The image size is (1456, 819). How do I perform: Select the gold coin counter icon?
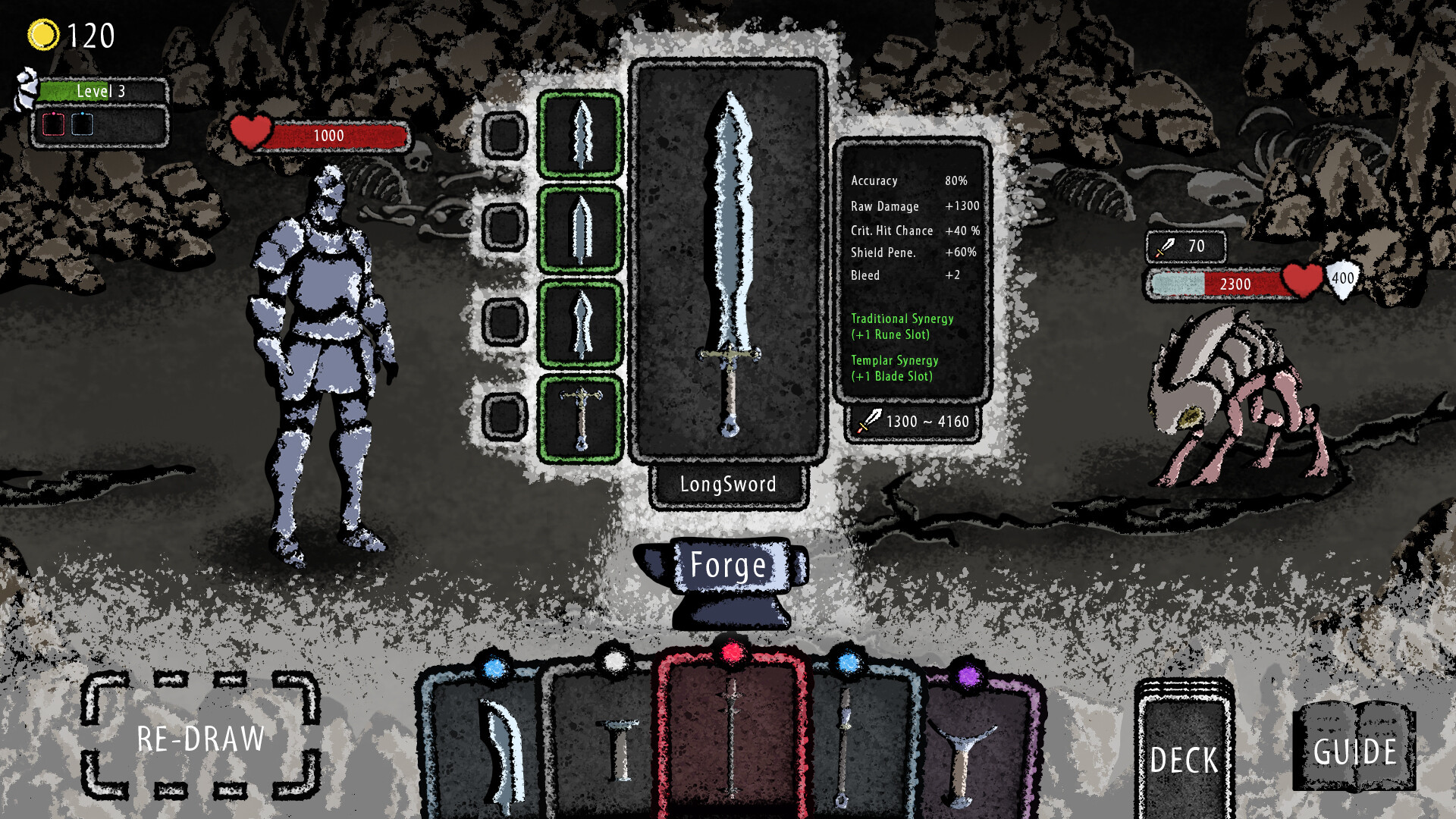click(42, 33)
